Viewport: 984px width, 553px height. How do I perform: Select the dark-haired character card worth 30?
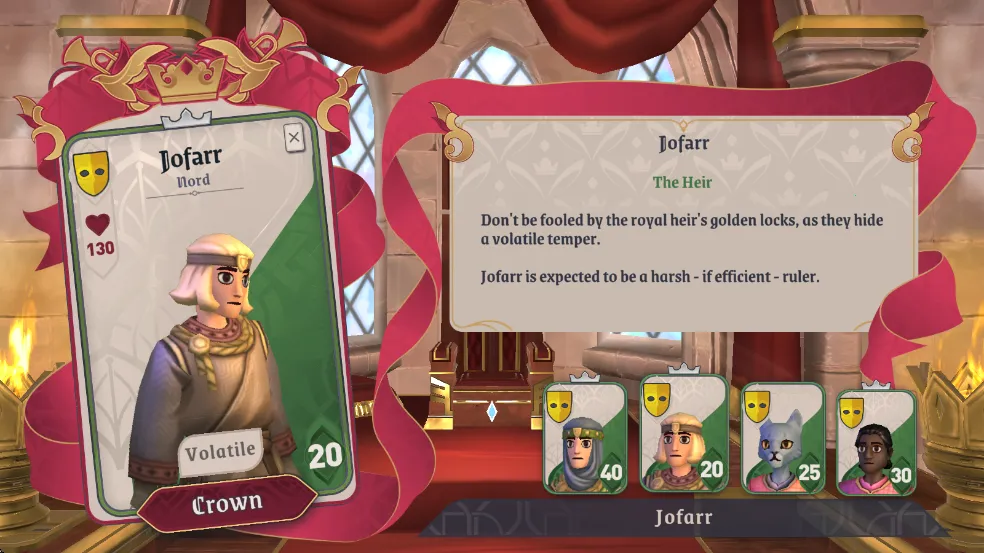coord(876,442)
